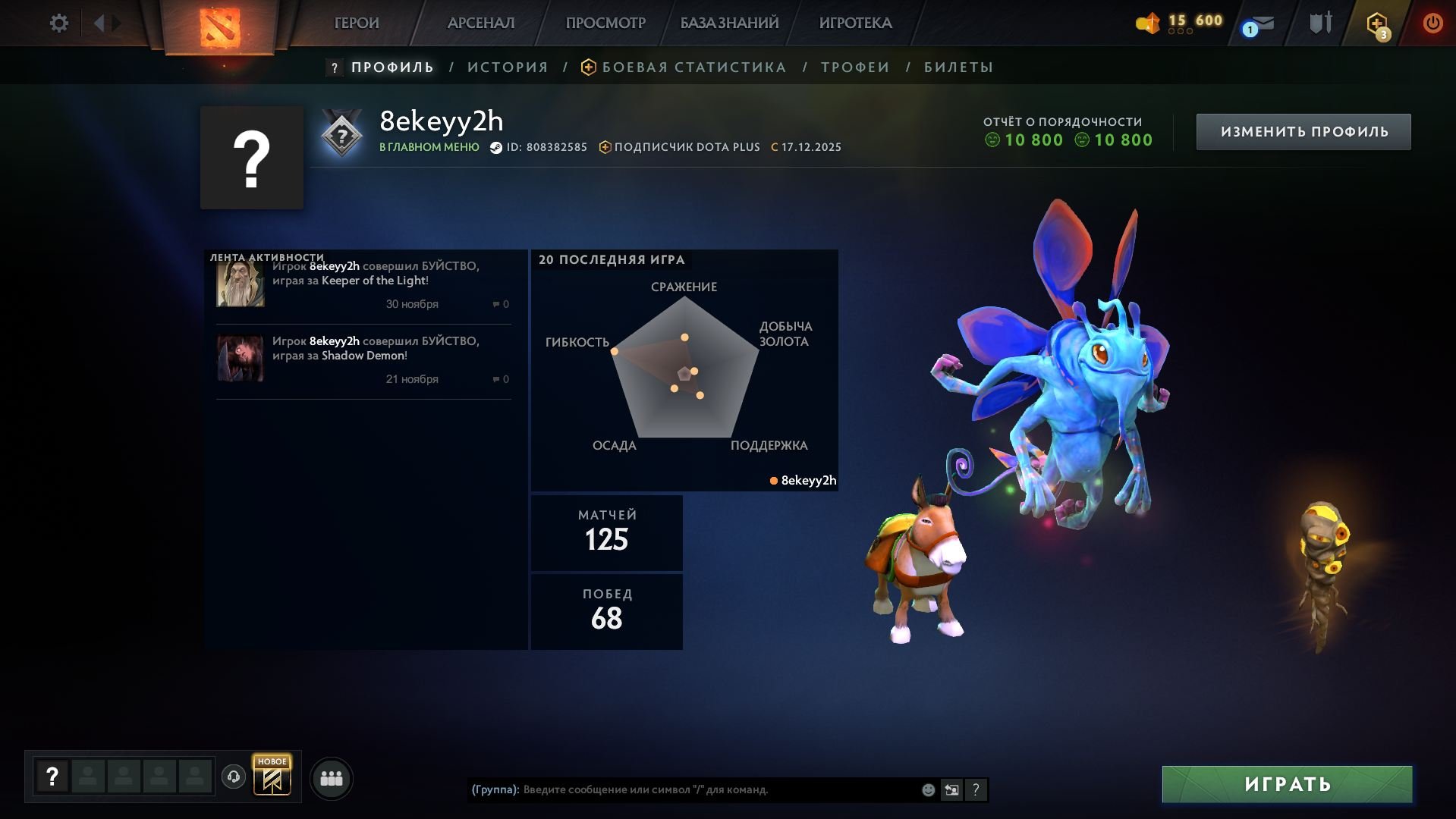Open the Dota Plus shards icon
This screenshot has height=819, width=1456.
pyautogui.click(x=1147, y=23)
